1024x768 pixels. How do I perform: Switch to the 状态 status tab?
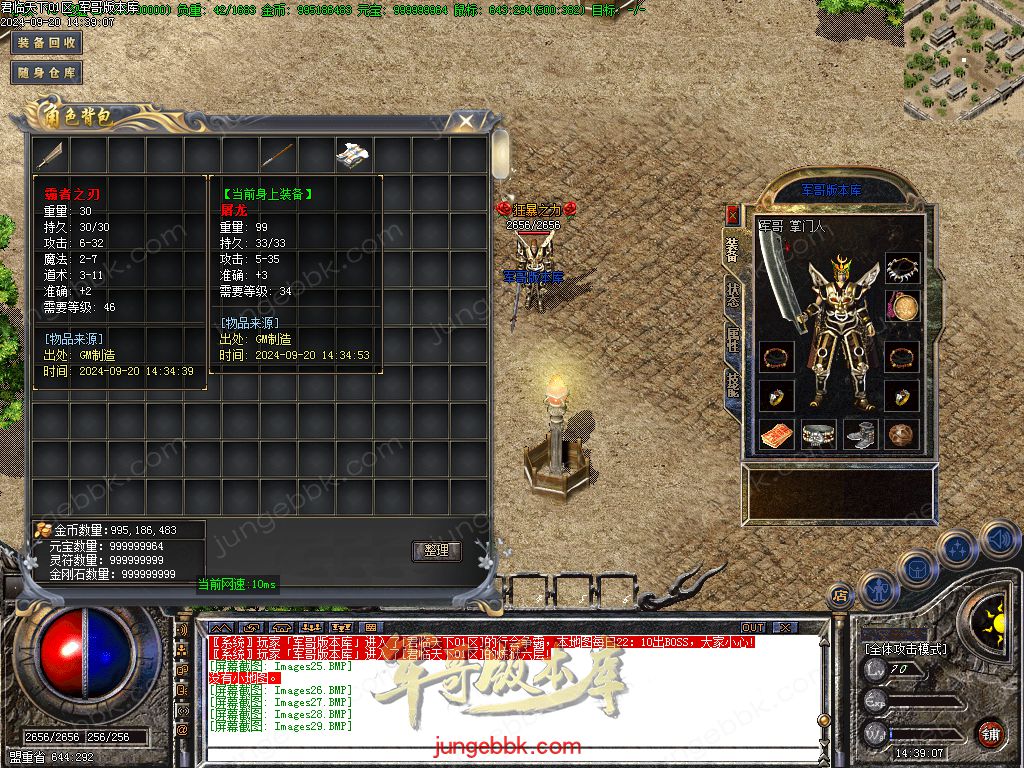tap(732, 291)
